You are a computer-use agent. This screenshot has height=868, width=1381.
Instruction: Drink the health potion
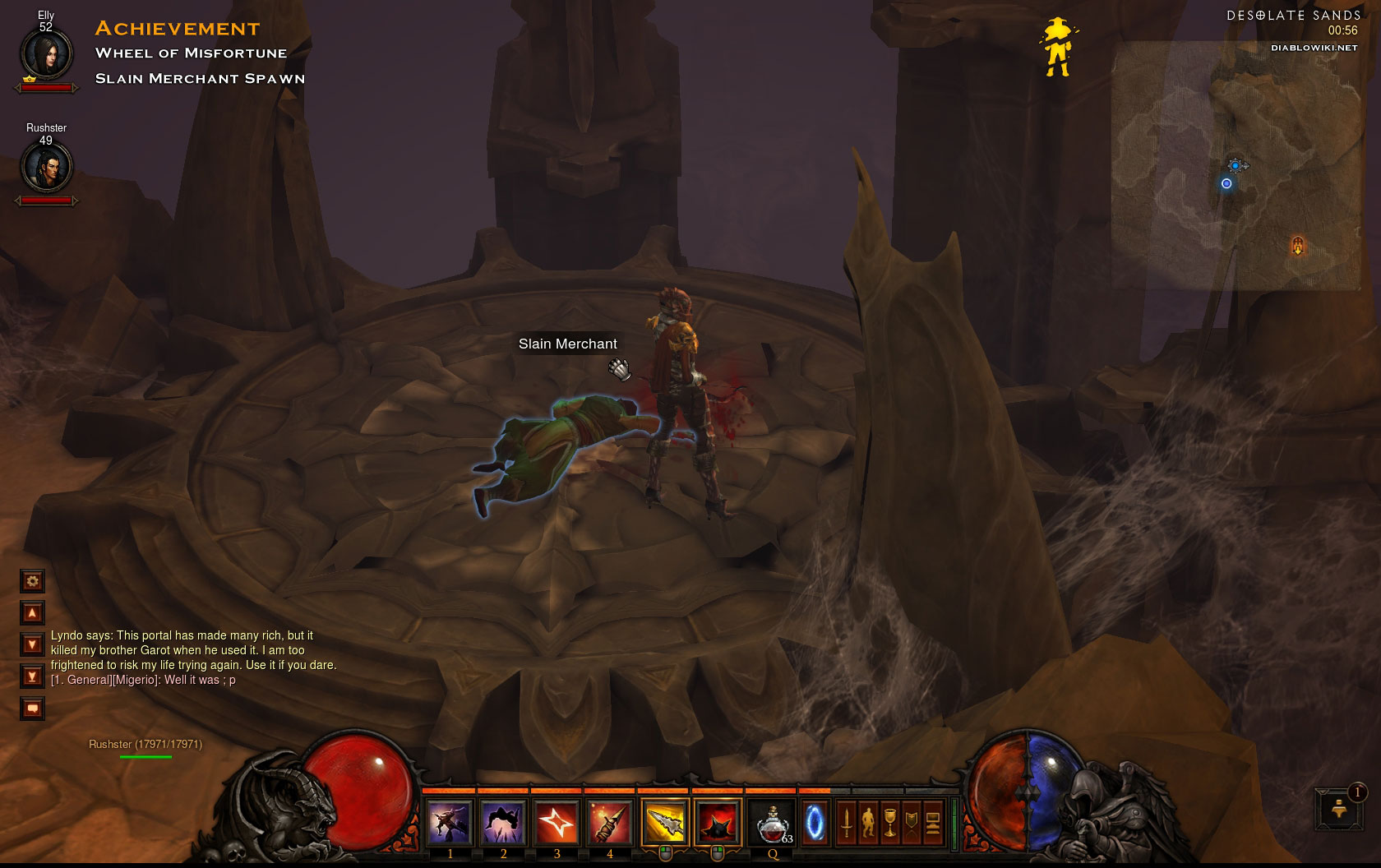coord(772,823)
